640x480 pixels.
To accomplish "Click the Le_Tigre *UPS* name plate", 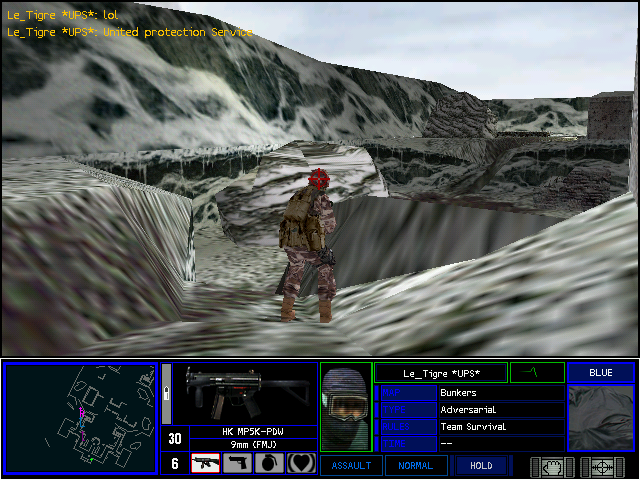I will (441, 373).
